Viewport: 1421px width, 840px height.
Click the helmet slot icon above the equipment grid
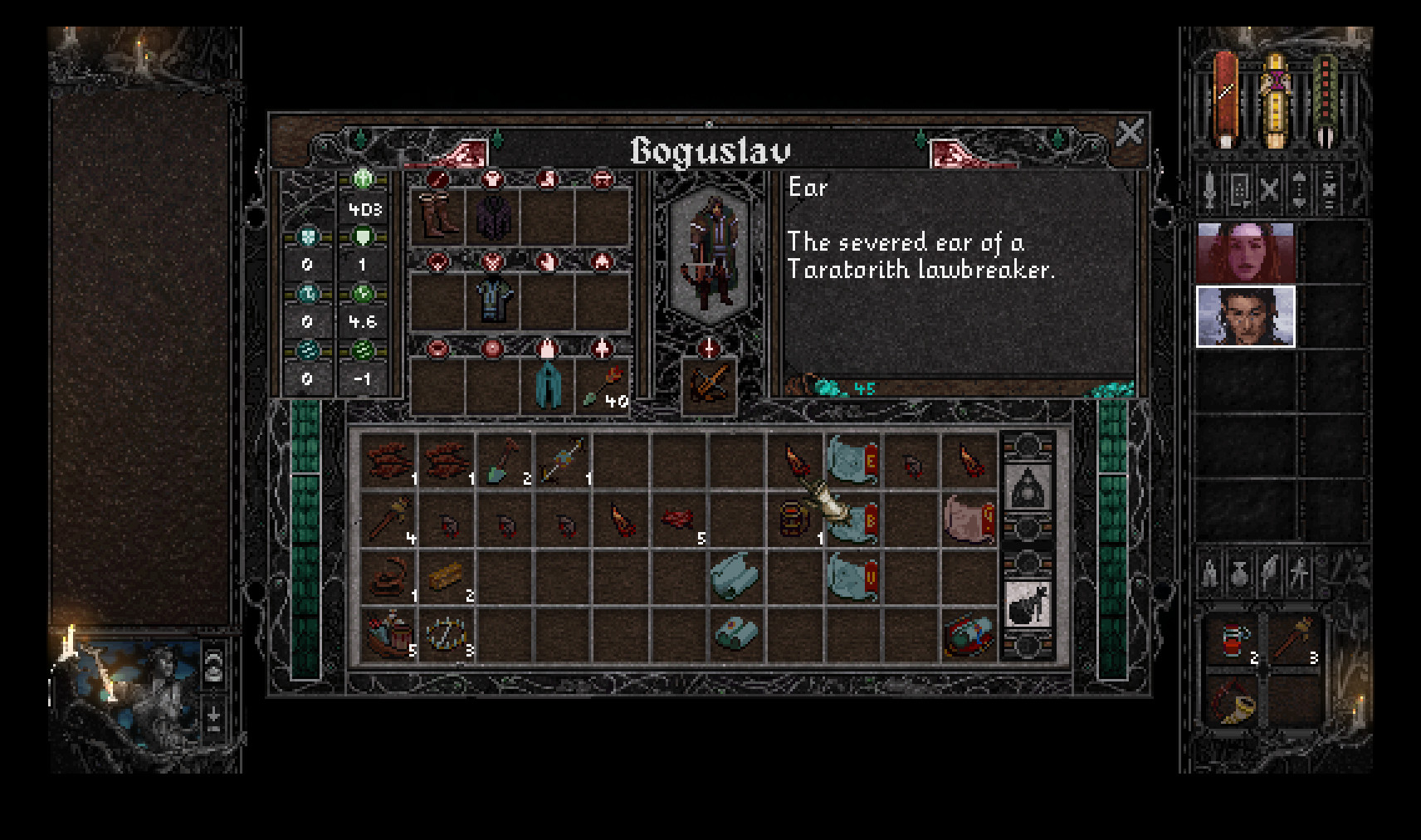[x=603, y=181]
